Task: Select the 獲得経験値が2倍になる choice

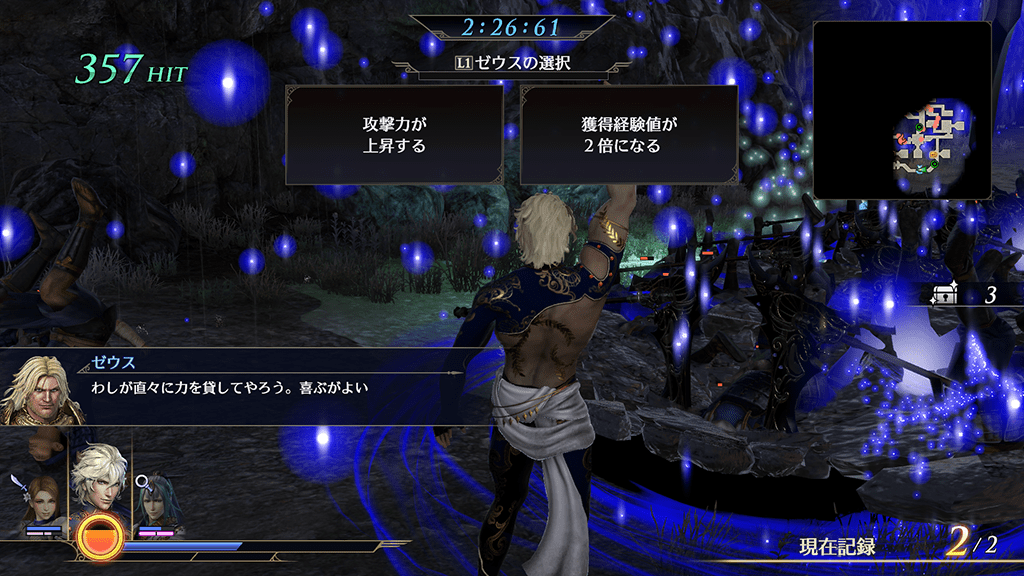Action: (x=628, y=135)
